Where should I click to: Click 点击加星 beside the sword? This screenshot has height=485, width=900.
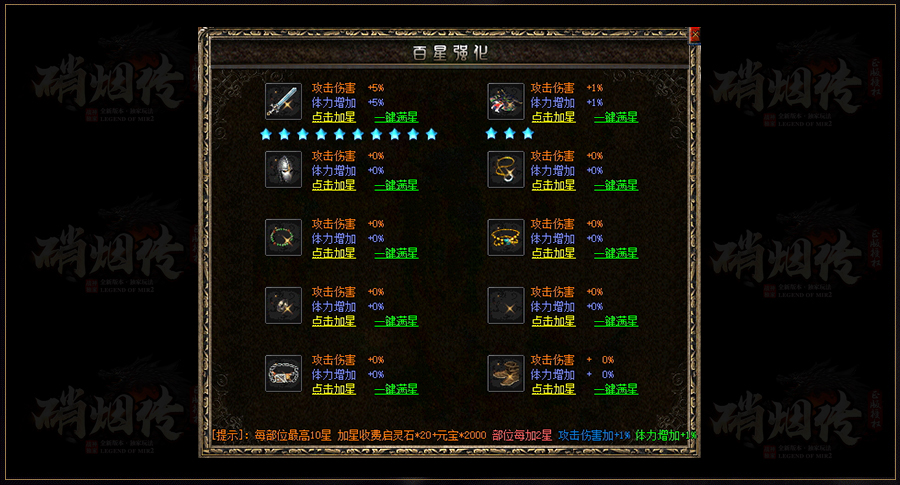334,117
